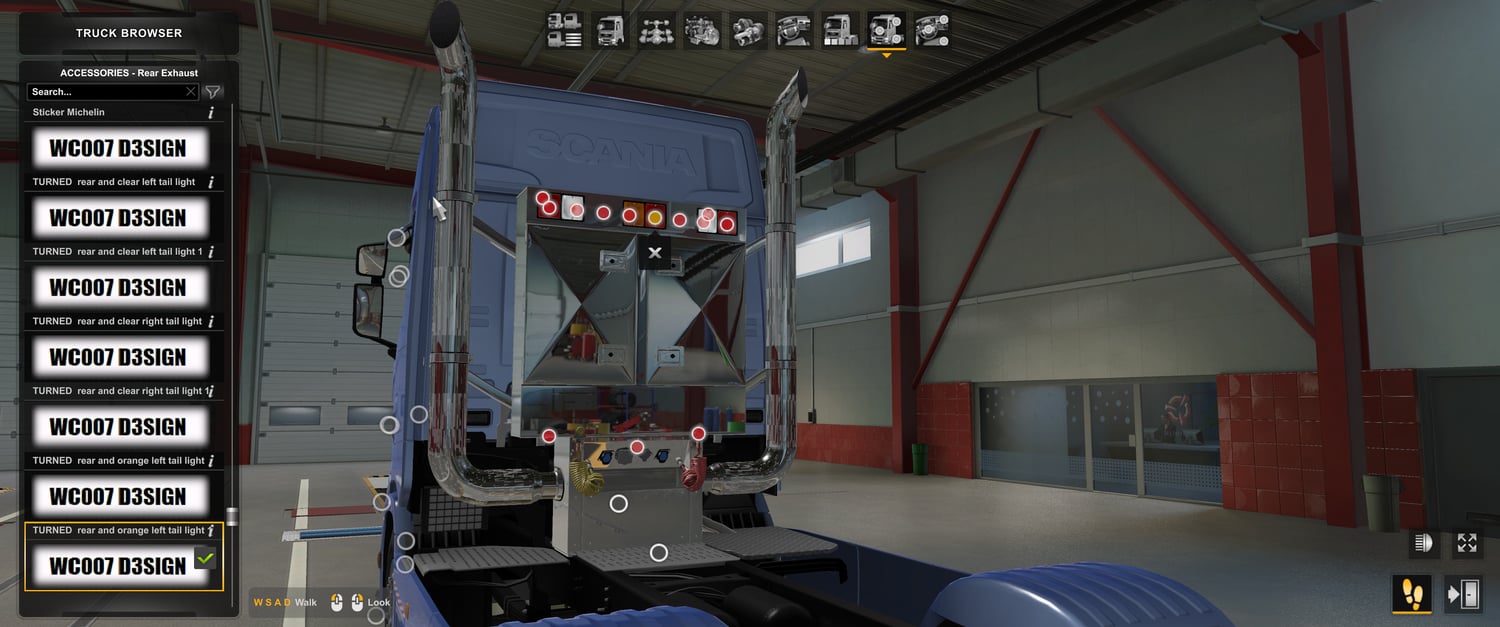Clear the search box with the X
The width and height of the screenshot is (1500, 627).
pyautogui.click(x=191, y=92)
